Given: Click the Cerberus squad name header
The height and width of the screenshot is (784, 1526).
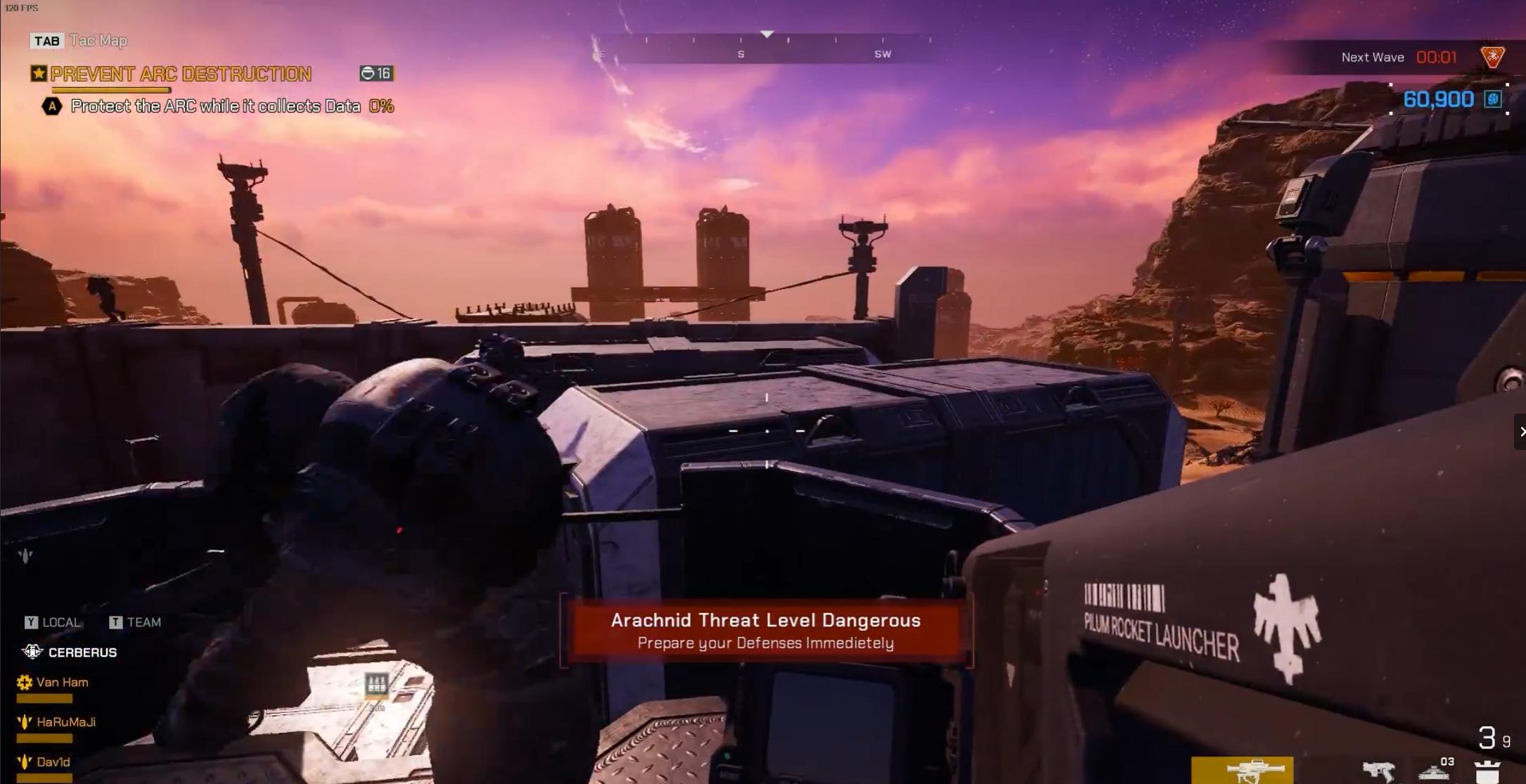Looking at the screenshot, I should [82, 653].
